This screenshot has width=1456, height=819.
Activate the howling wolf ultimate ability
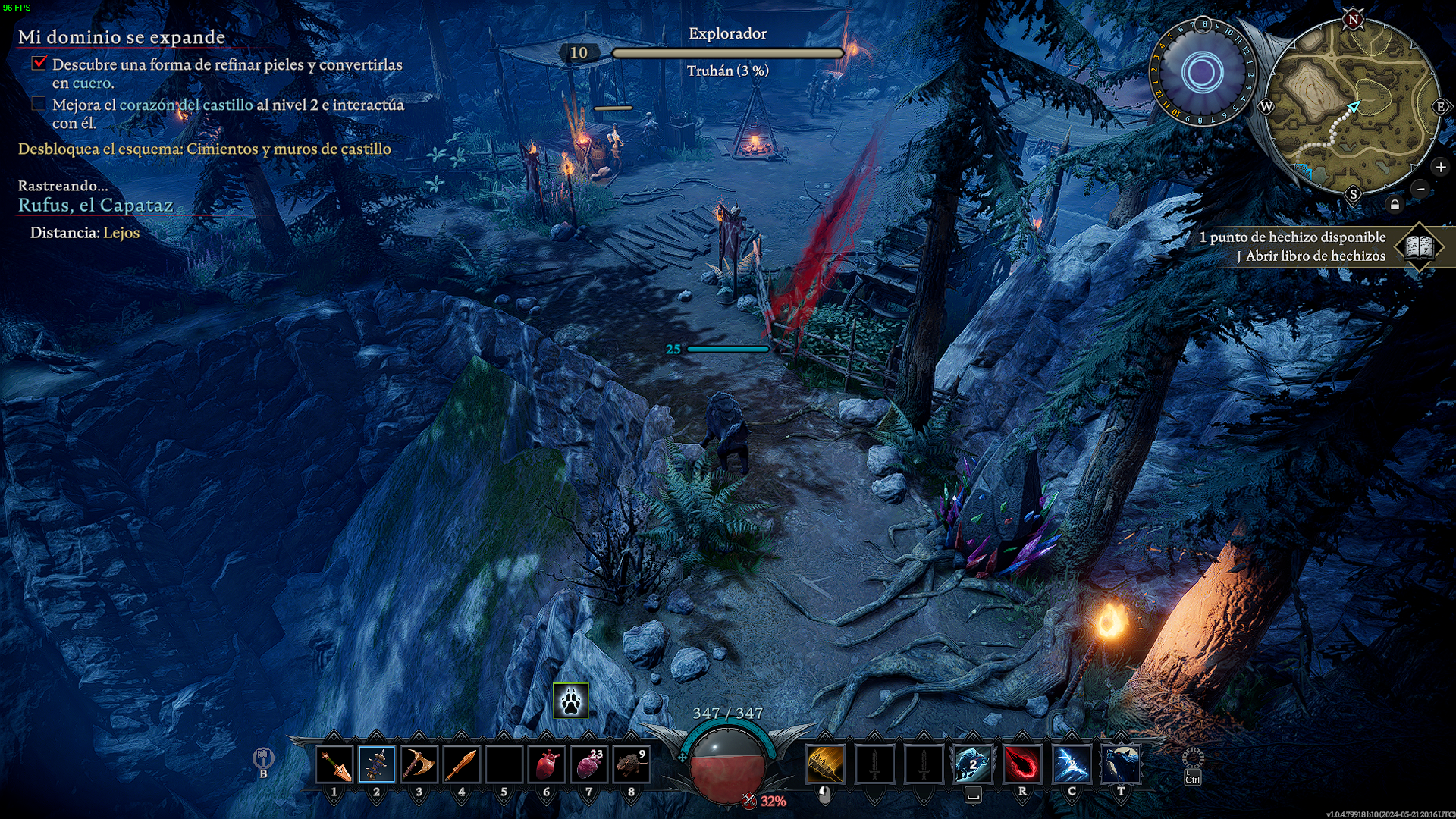click(1121, 764)
